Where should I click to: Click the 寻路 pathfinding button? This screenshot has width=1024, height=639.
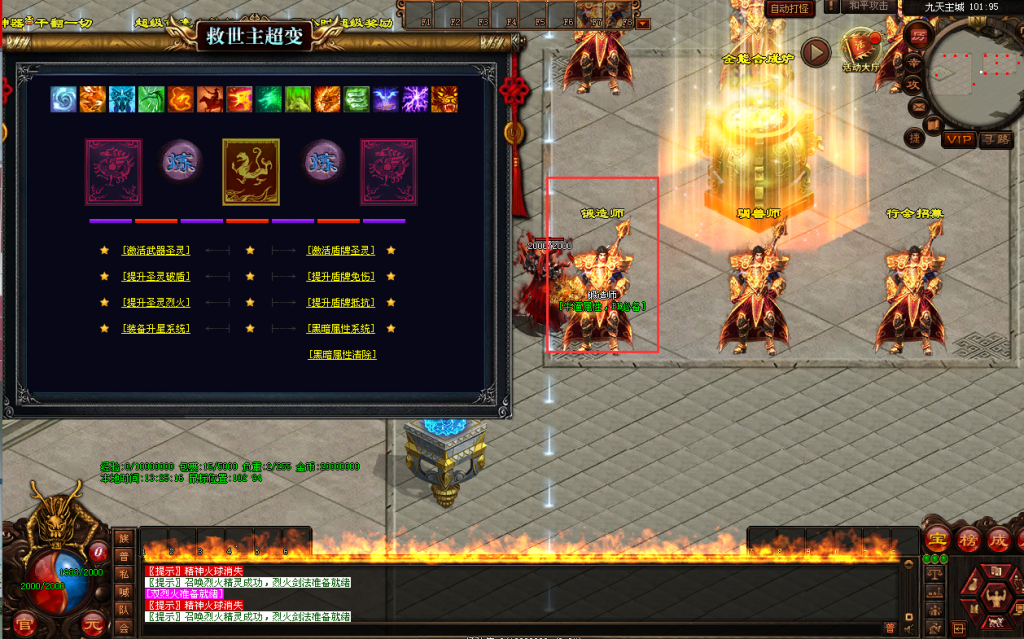click(x=996, y=139)
